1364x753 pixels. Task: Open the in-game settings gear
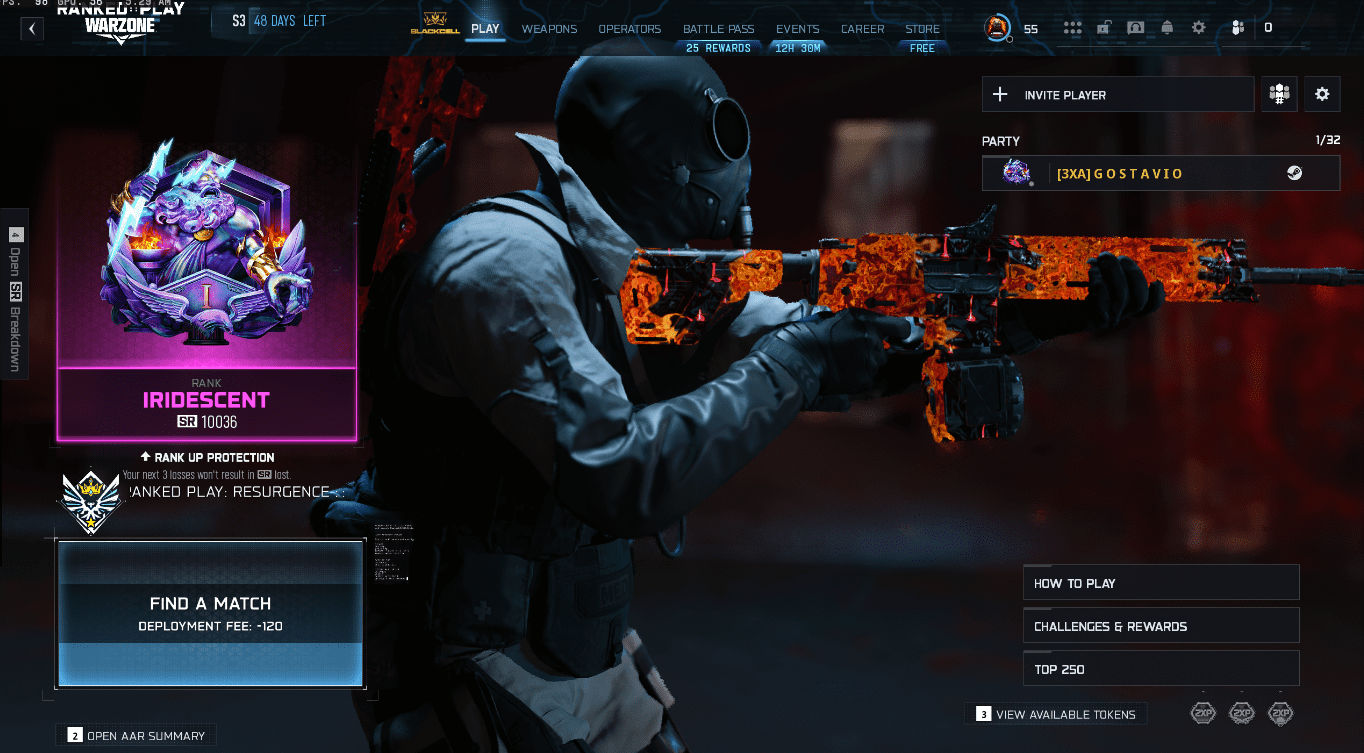click(x=1198, y=28)
